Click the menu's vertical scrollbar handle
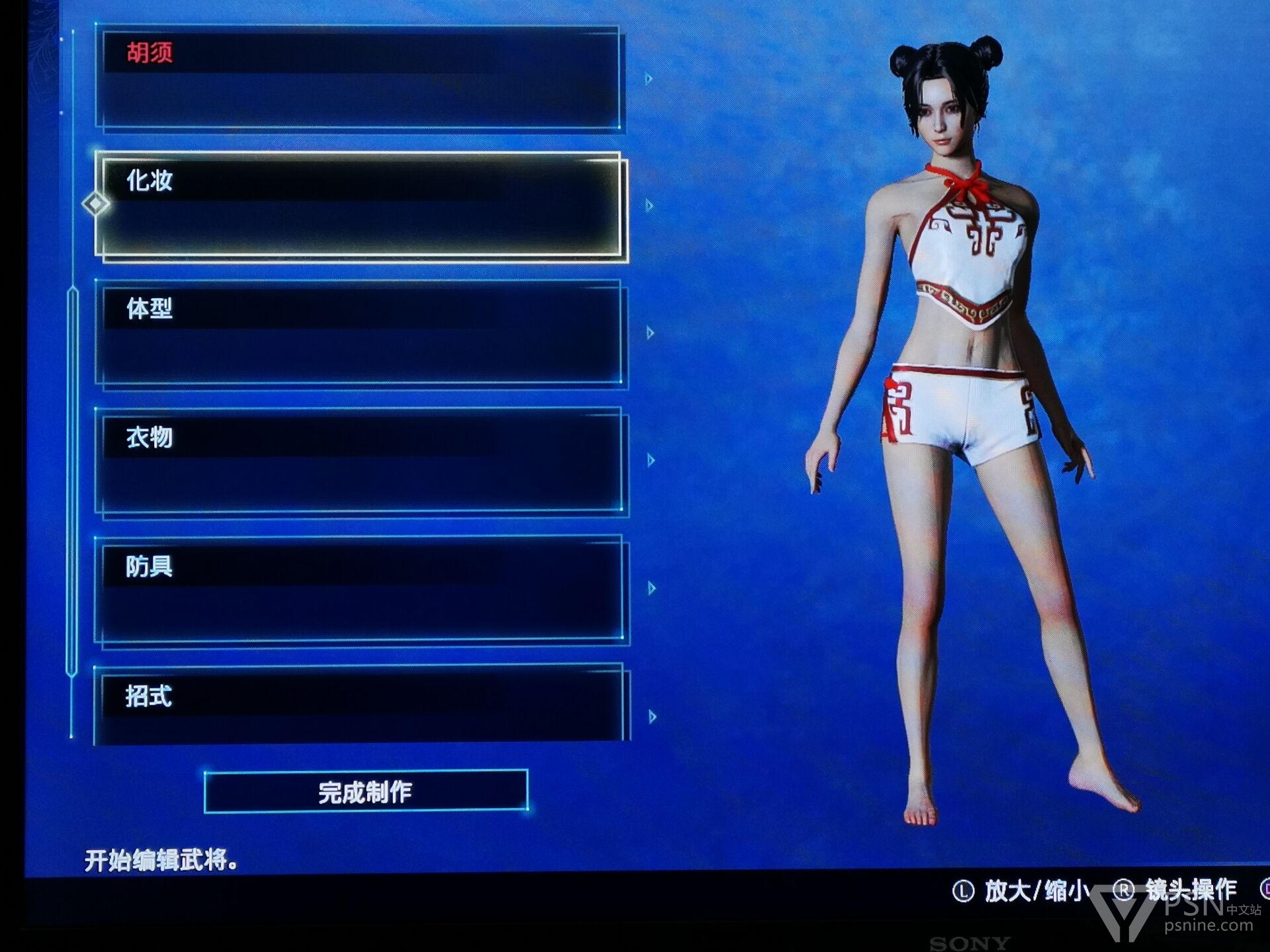The image size is (1270, 952). click(72, 481)
